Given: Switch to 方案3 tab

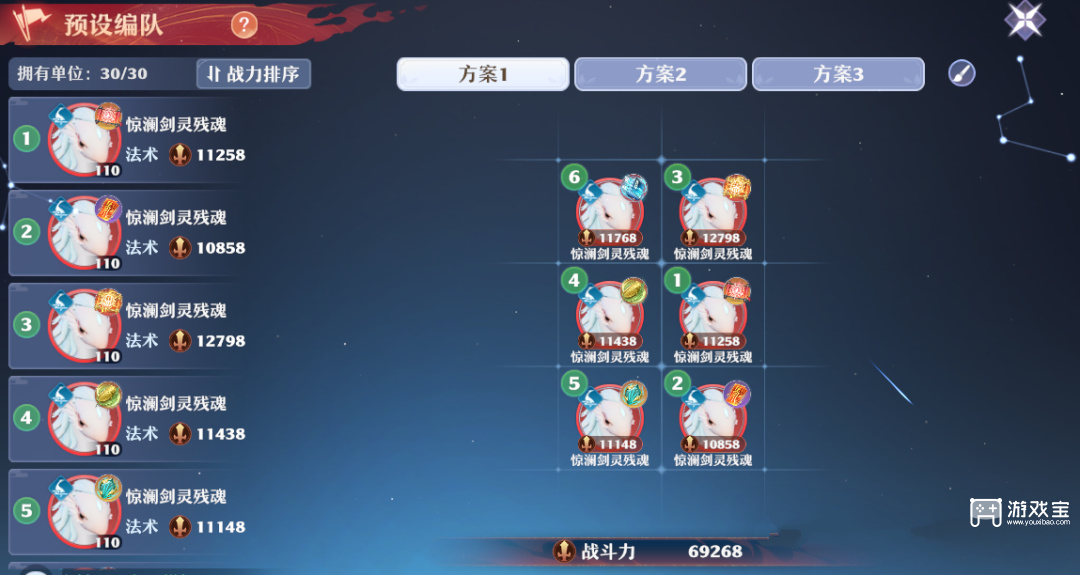Looking at the screenshot, I should tap(838, 74).
